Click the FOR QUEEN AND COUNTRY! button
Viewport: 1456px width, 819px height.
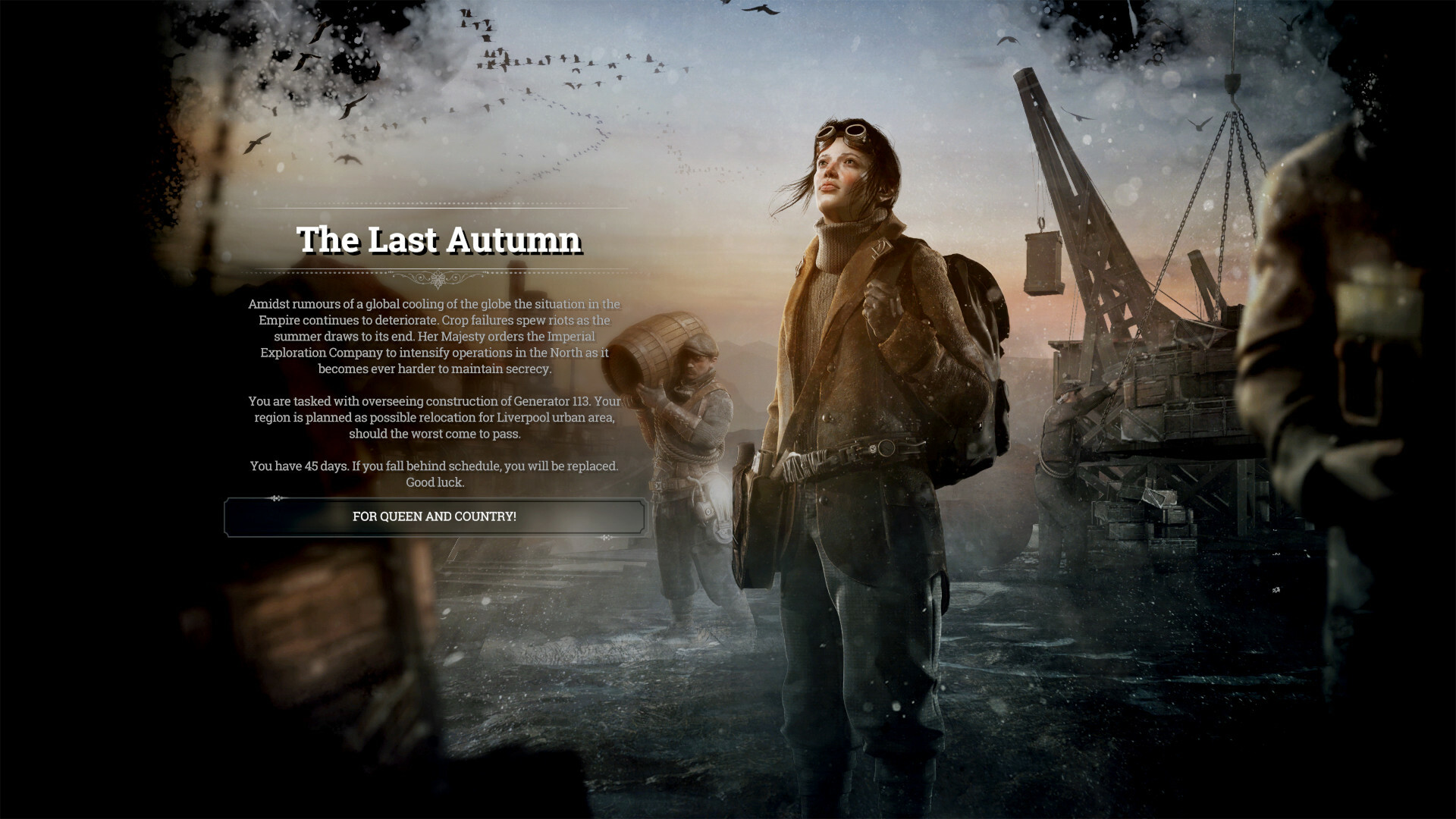[x=433, y=517]
